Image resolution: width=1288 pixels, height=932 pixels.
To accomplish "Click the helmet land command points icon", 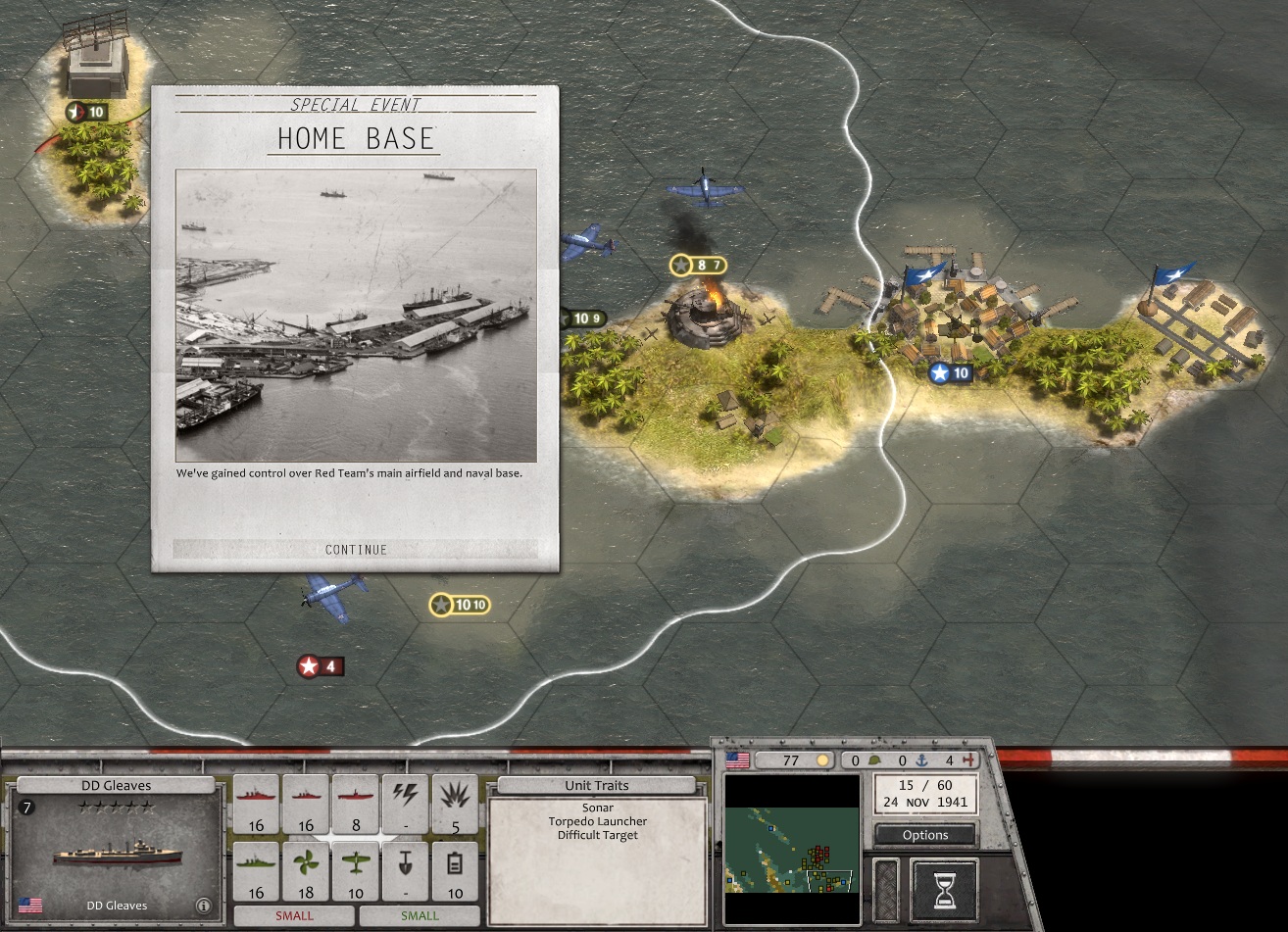I will (875, 761).
